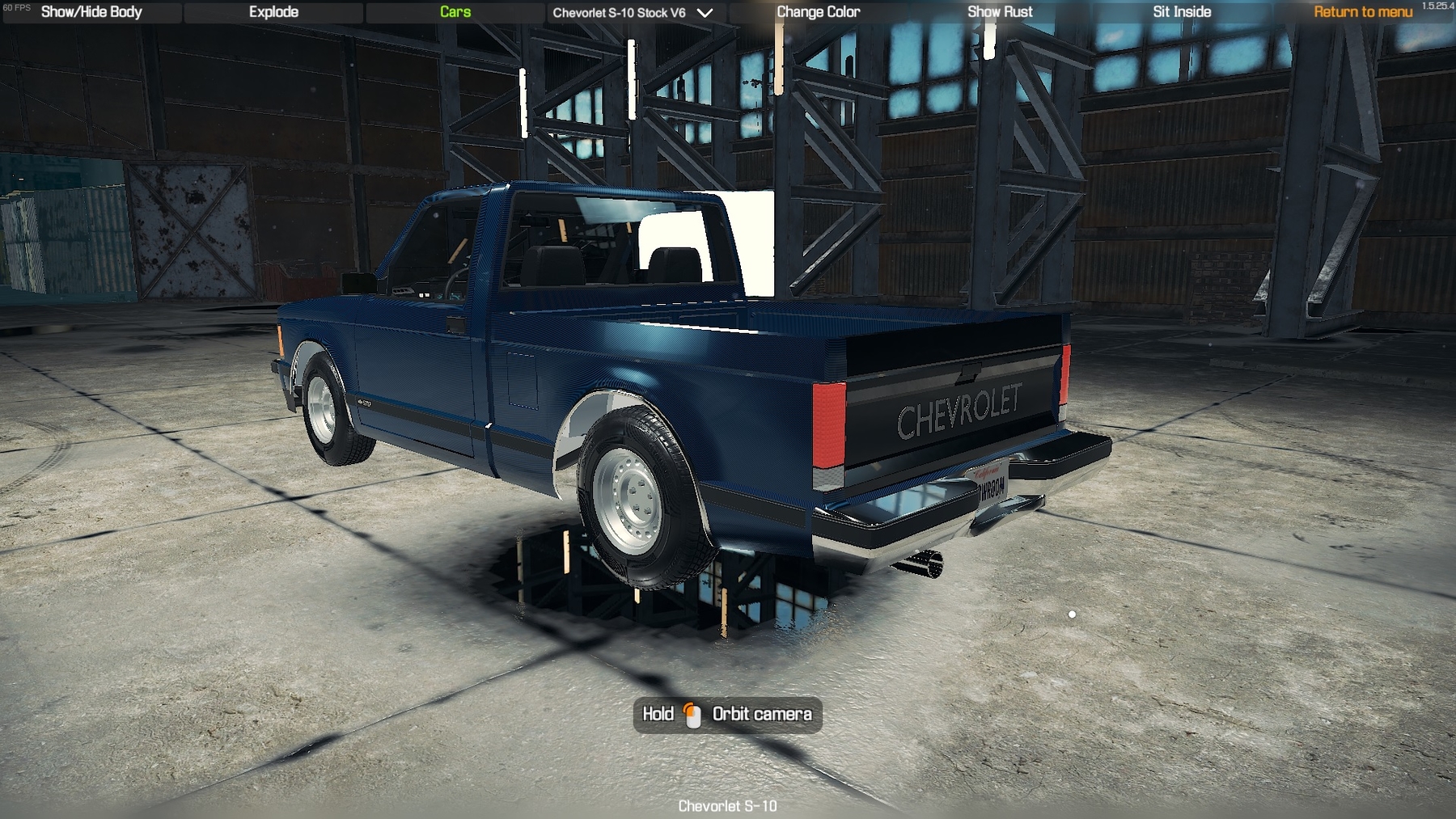Click the Hold Orbit camera hint bar

pos(726,714)
